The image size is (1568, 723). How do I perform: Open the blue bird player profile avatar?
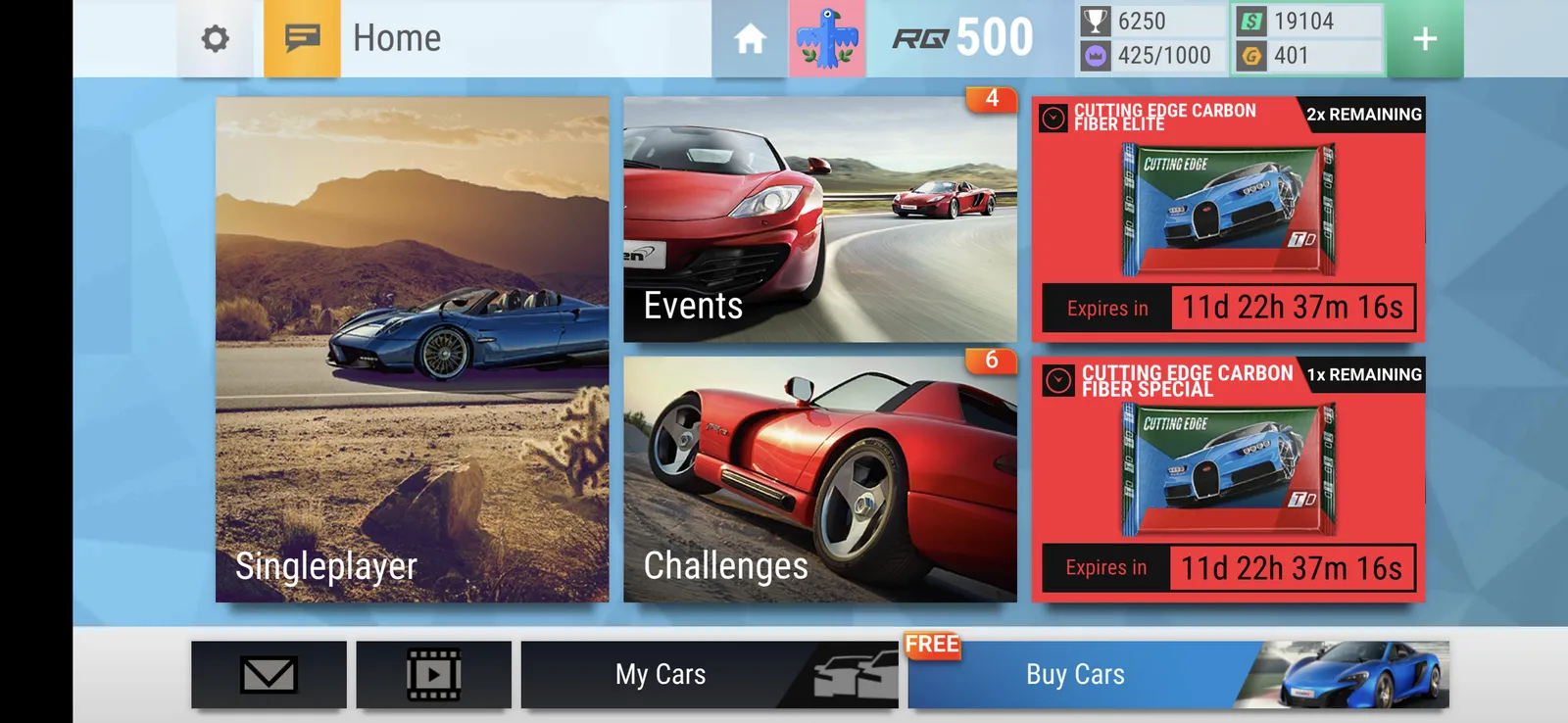point(827,38)
